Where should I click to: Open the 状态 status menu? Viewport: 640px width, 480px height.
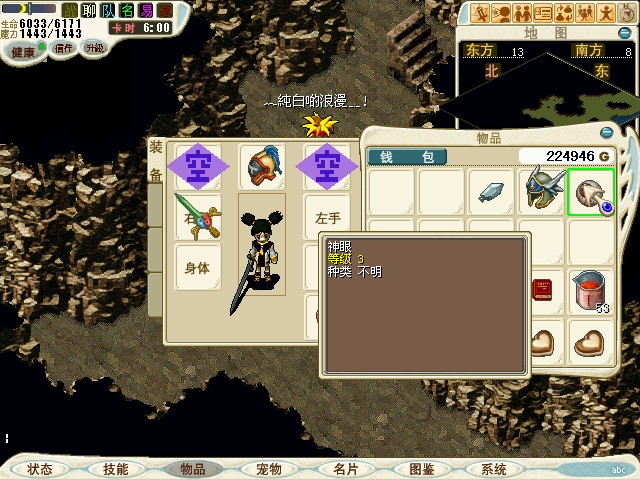pos(41,469)
